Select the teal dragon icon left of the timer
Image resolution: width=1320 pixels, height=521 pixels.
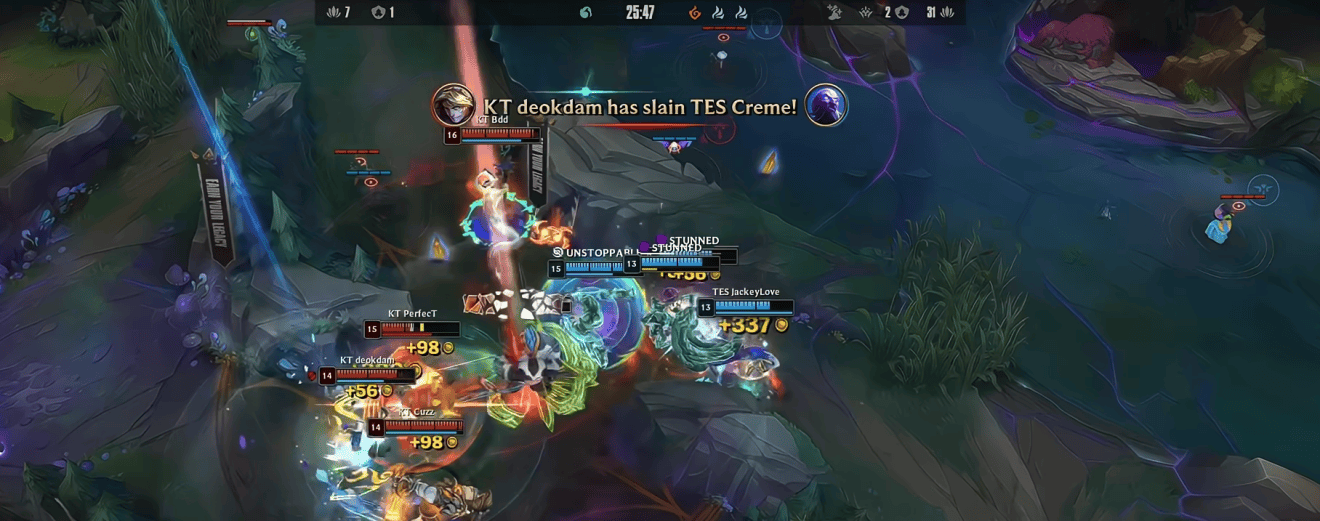tap(586, 12)
